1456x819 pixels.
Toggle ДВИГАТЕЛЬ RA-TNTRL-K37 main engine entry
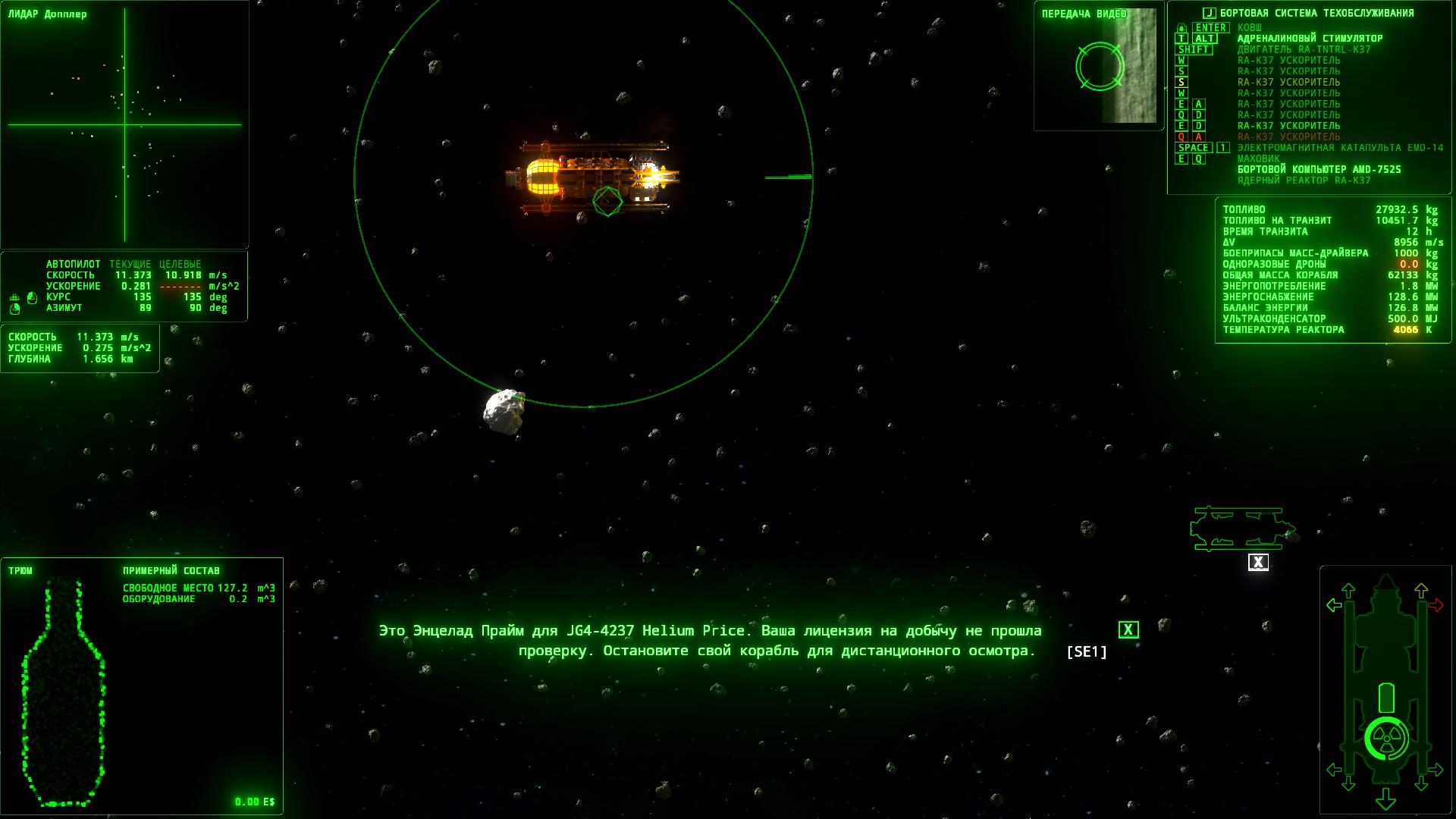(x=1304, y=49)
